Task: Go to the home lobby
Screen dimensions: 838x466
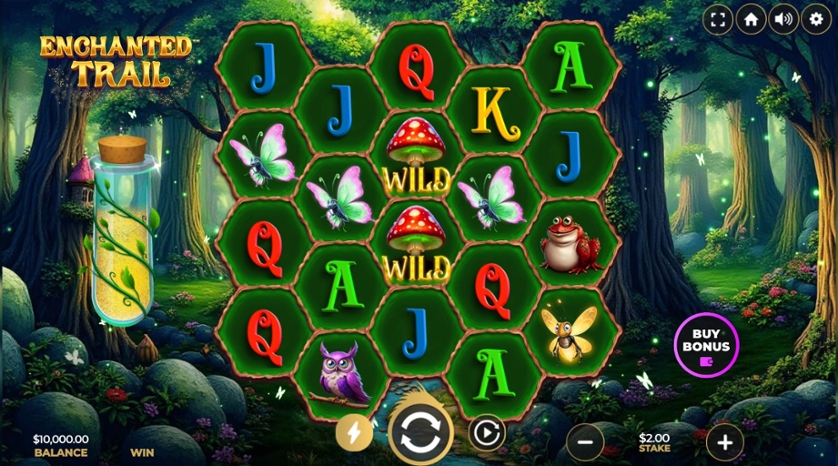Action: pos(750,19)
